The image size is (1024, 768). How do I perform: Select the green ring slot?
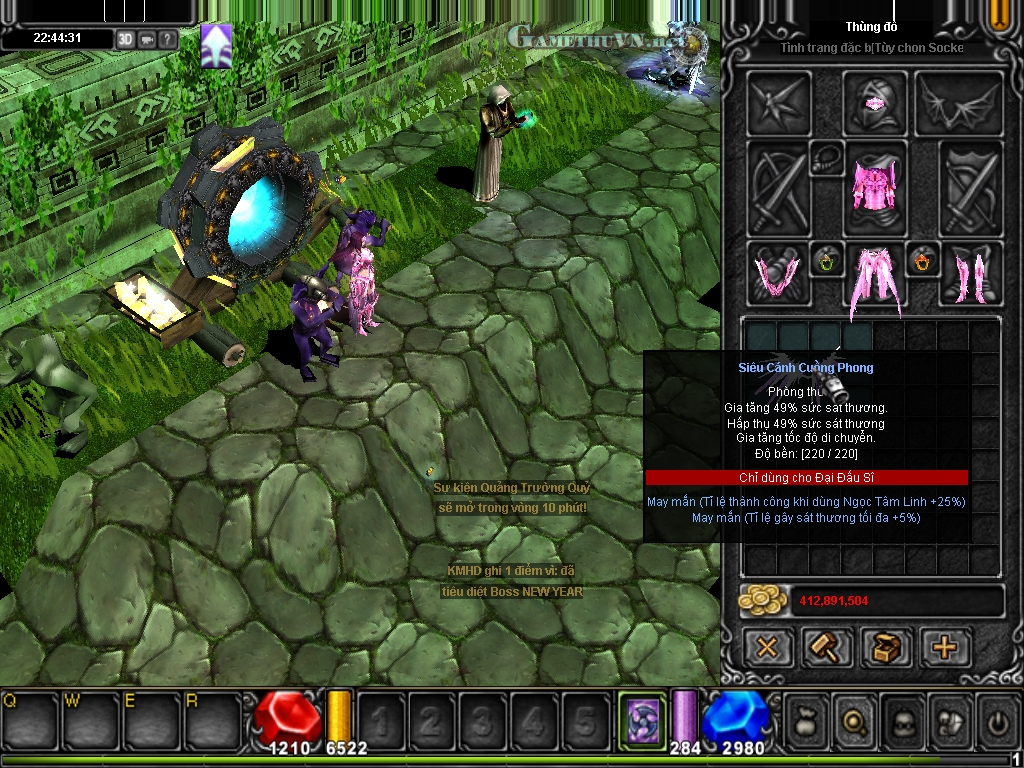pos(827,261)
